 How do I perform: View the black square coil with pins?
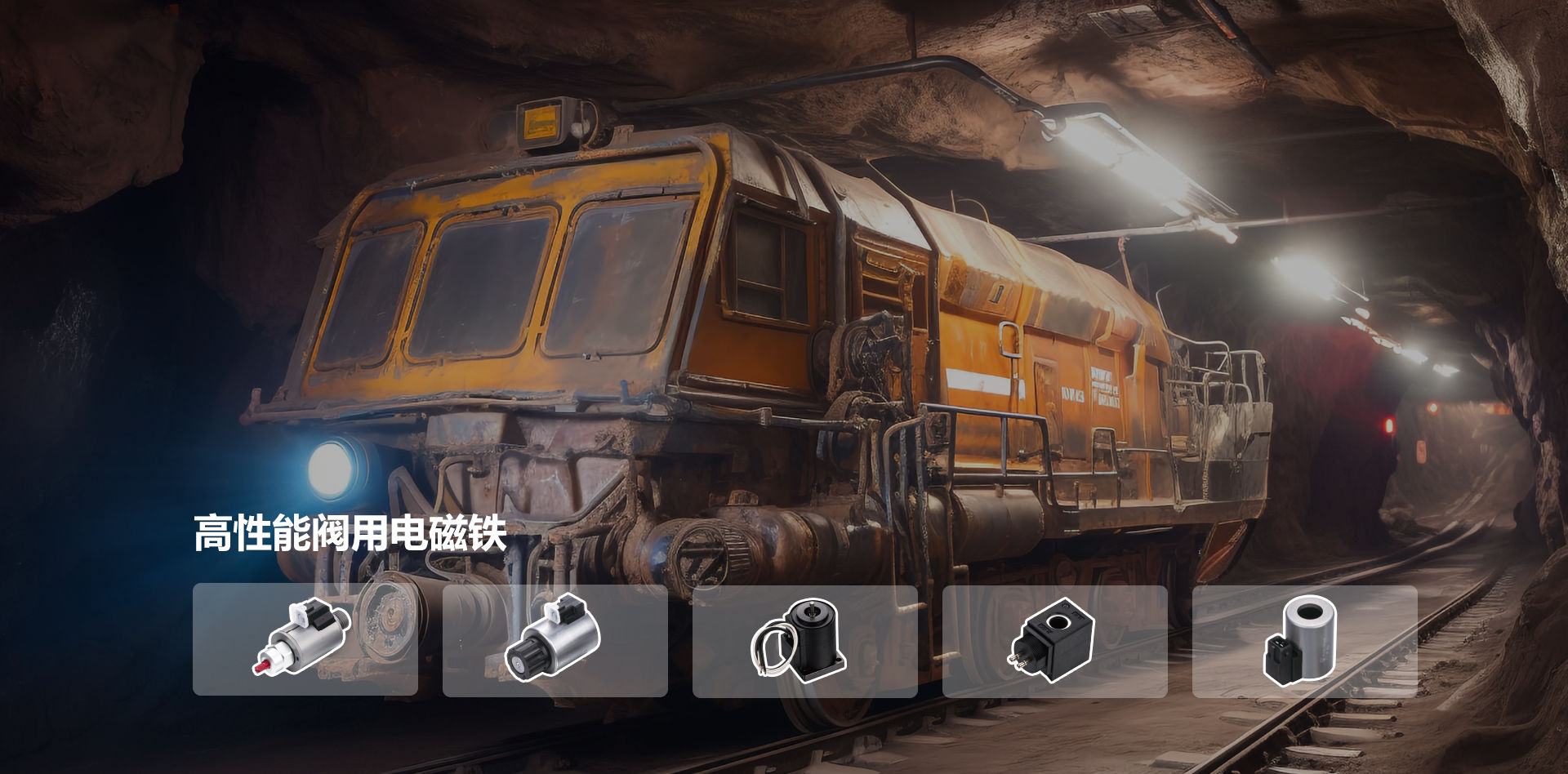click(x=1054, y=641)
